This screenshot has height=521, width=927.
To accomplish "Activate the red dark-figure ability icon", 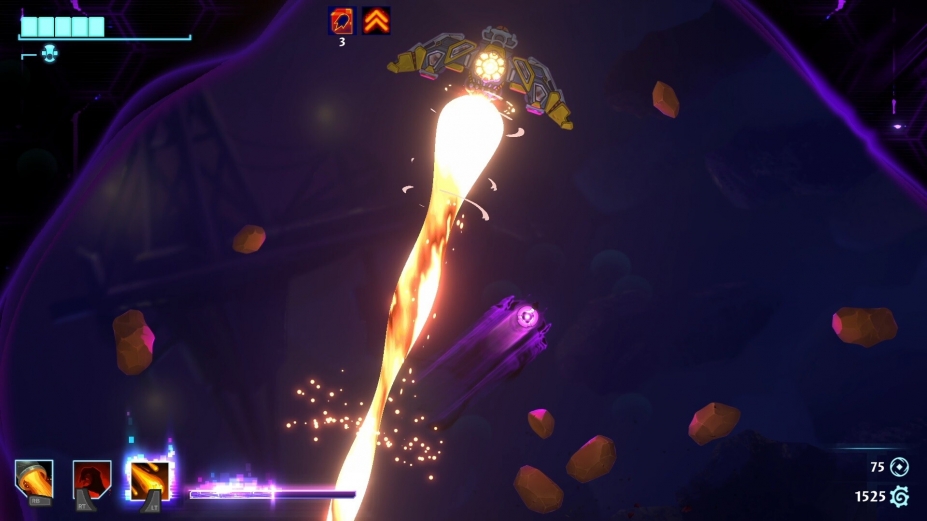I will [x=92, y=478].
